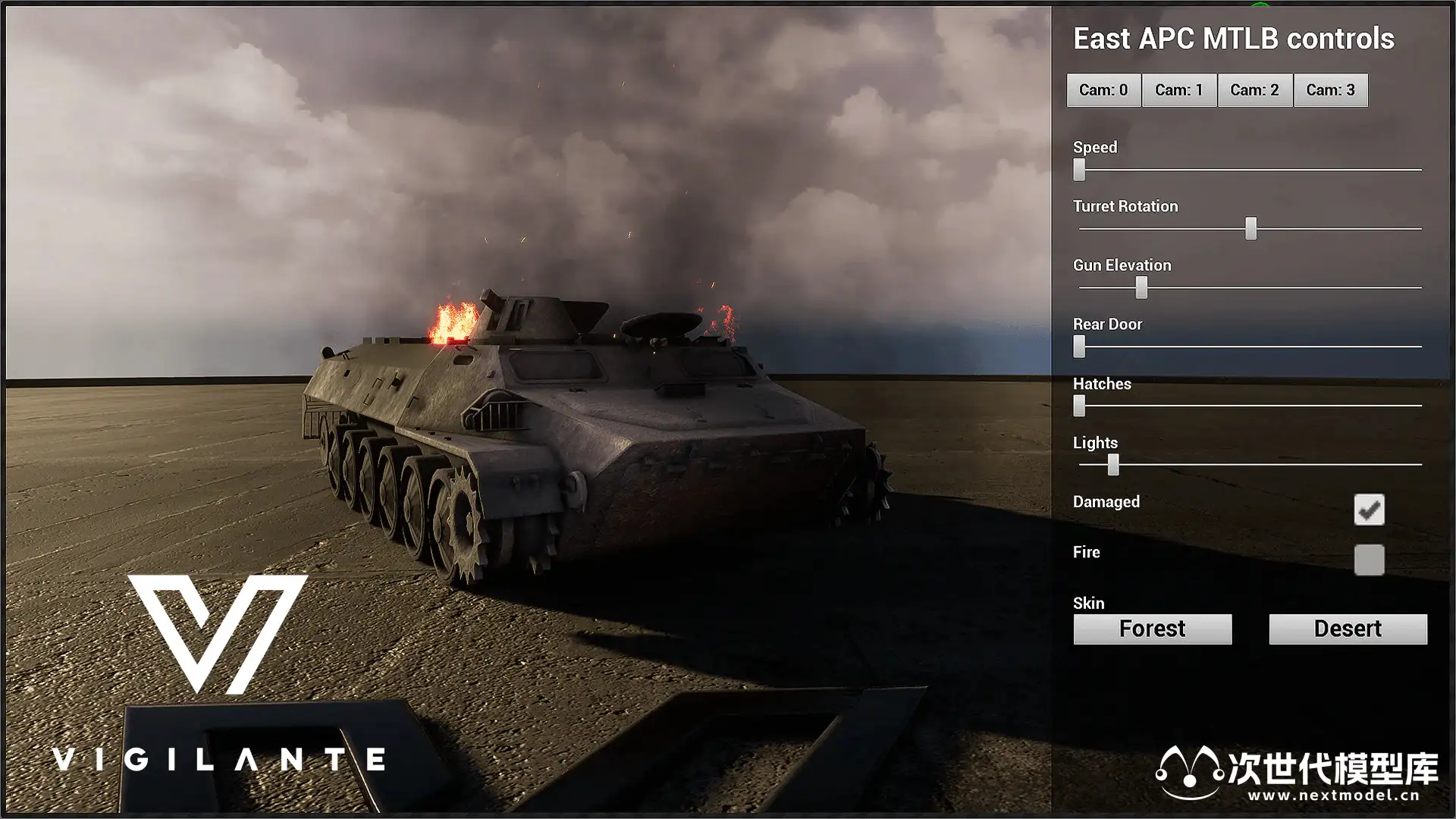Choose the Cam: 2 camera
This screenshot has width=1456, height=819.
1254,90
